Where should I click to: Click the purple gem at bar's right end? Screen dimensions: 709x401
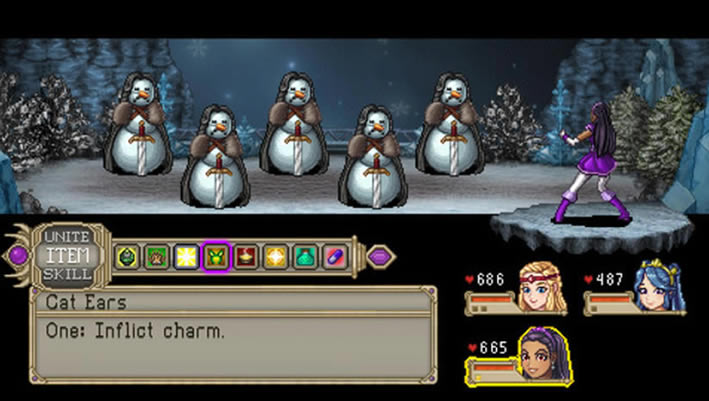point(379,256)
